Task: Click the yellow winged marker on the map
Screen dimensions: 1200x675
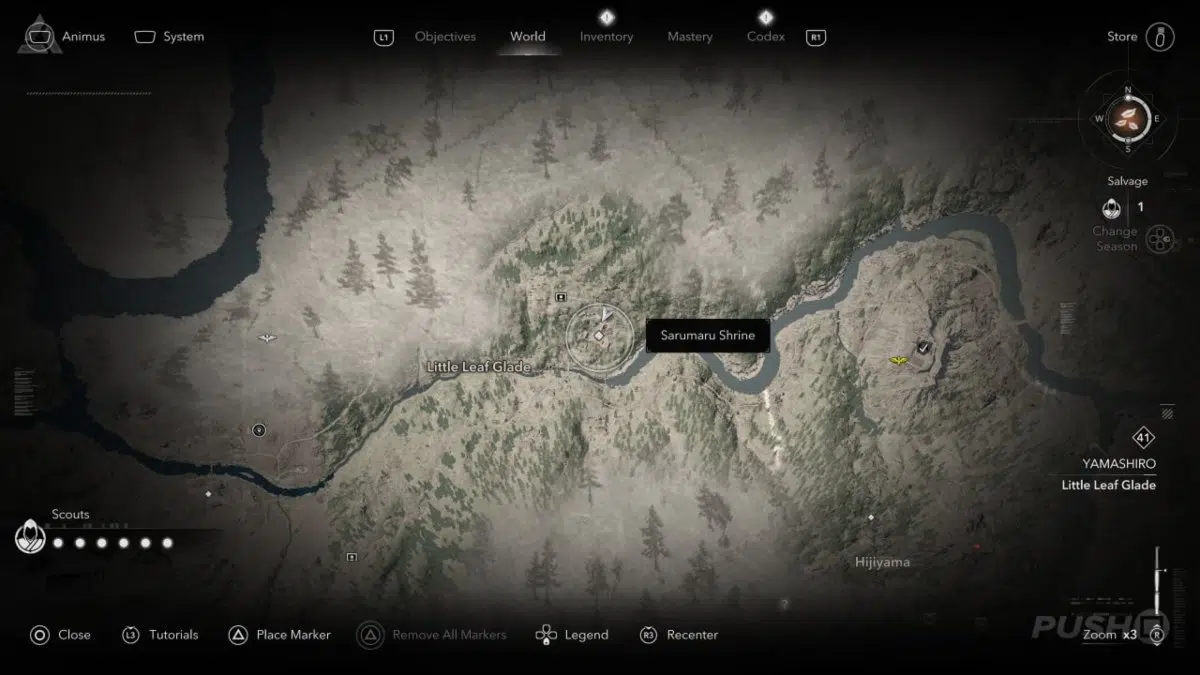Action: [x=899, y=359]
